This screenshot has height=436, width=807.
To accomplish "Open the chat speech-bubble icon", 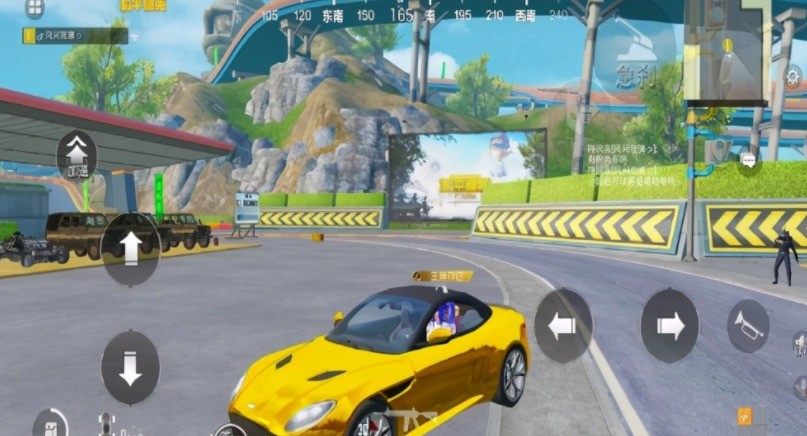I will (x=749, y=159).
